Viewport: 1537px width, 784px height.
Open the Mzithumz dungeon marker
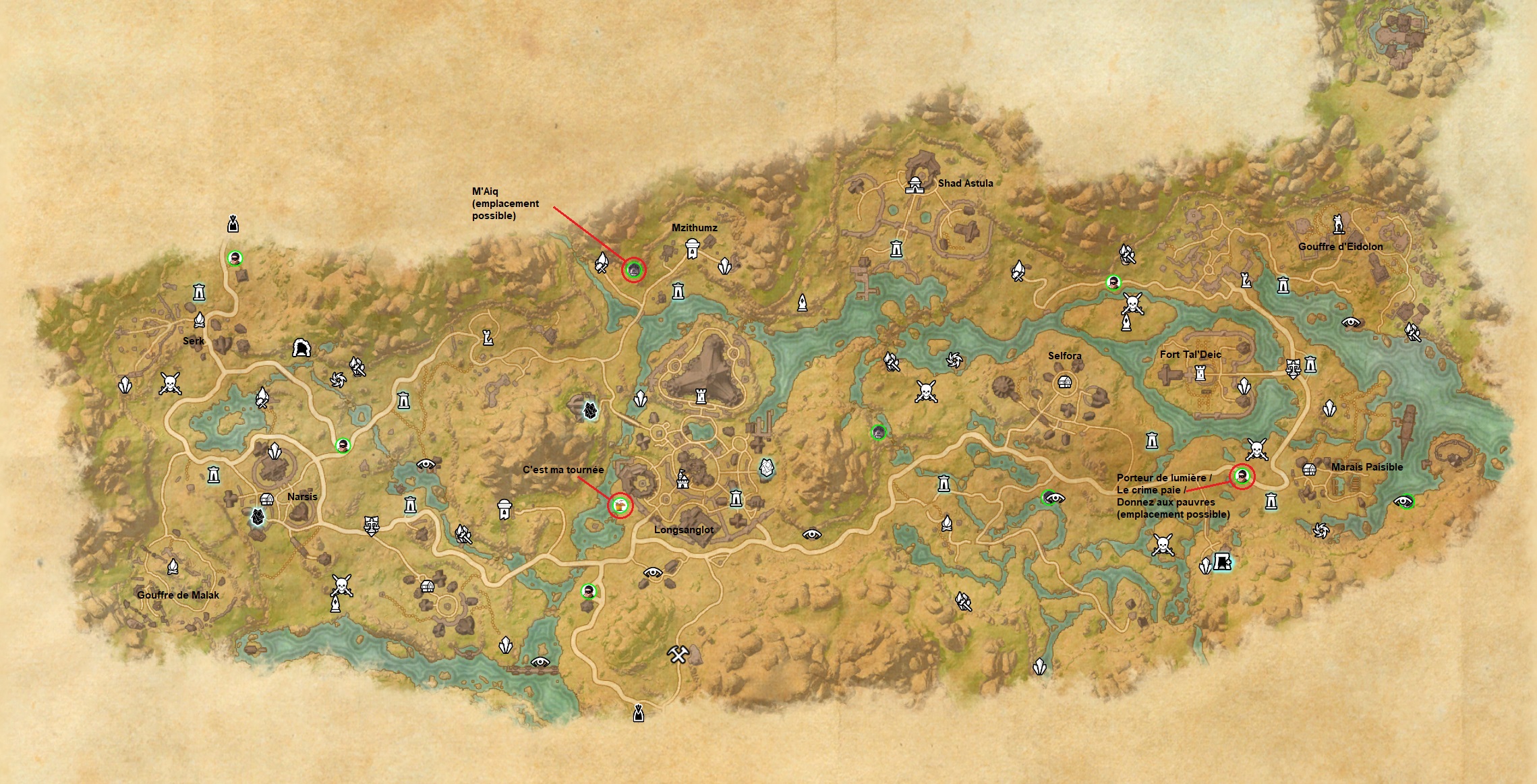(692, 249)
